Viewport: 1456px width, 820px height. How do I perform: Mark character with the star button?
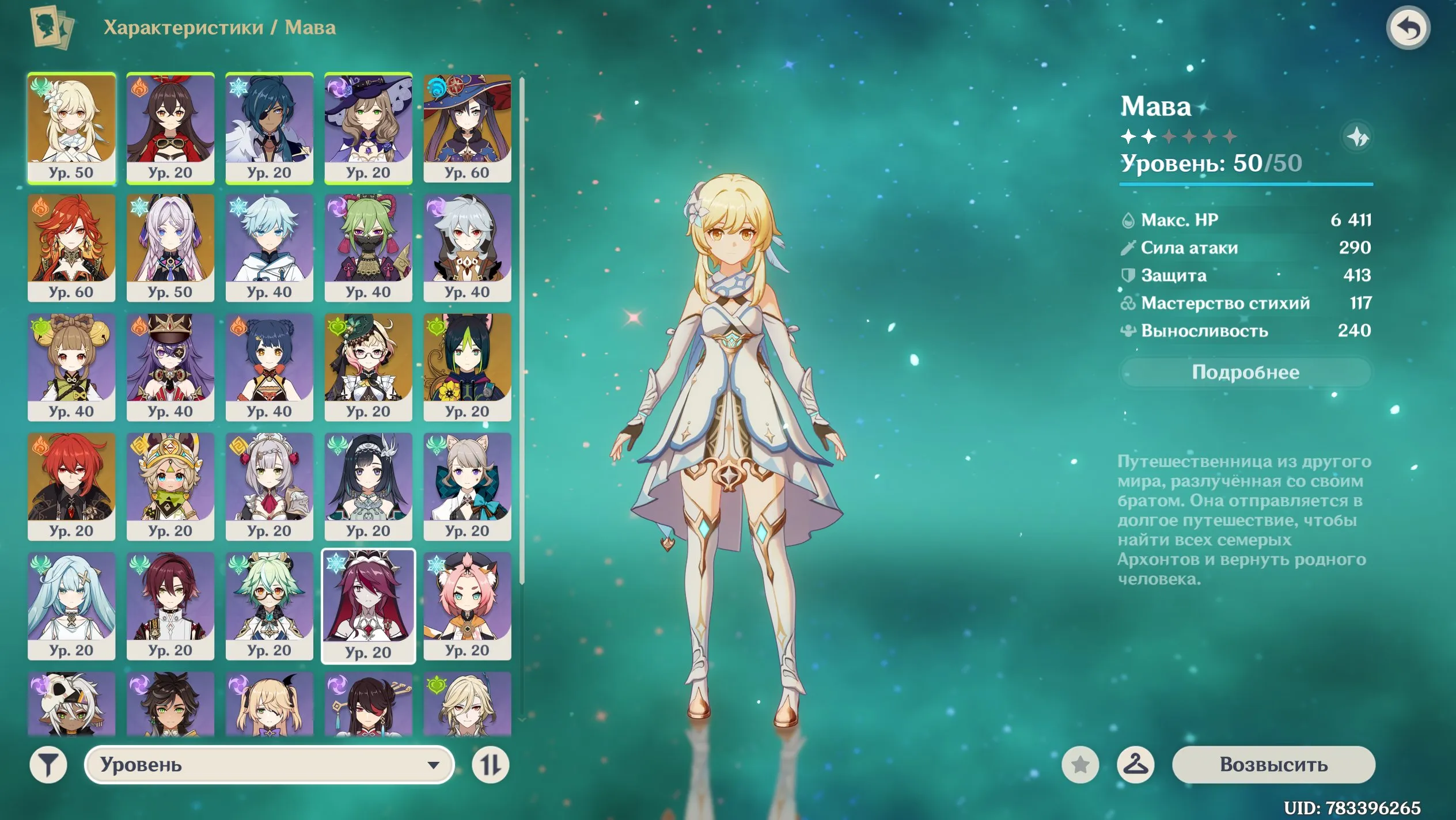pyautogui.click(x=1080, y=765)
